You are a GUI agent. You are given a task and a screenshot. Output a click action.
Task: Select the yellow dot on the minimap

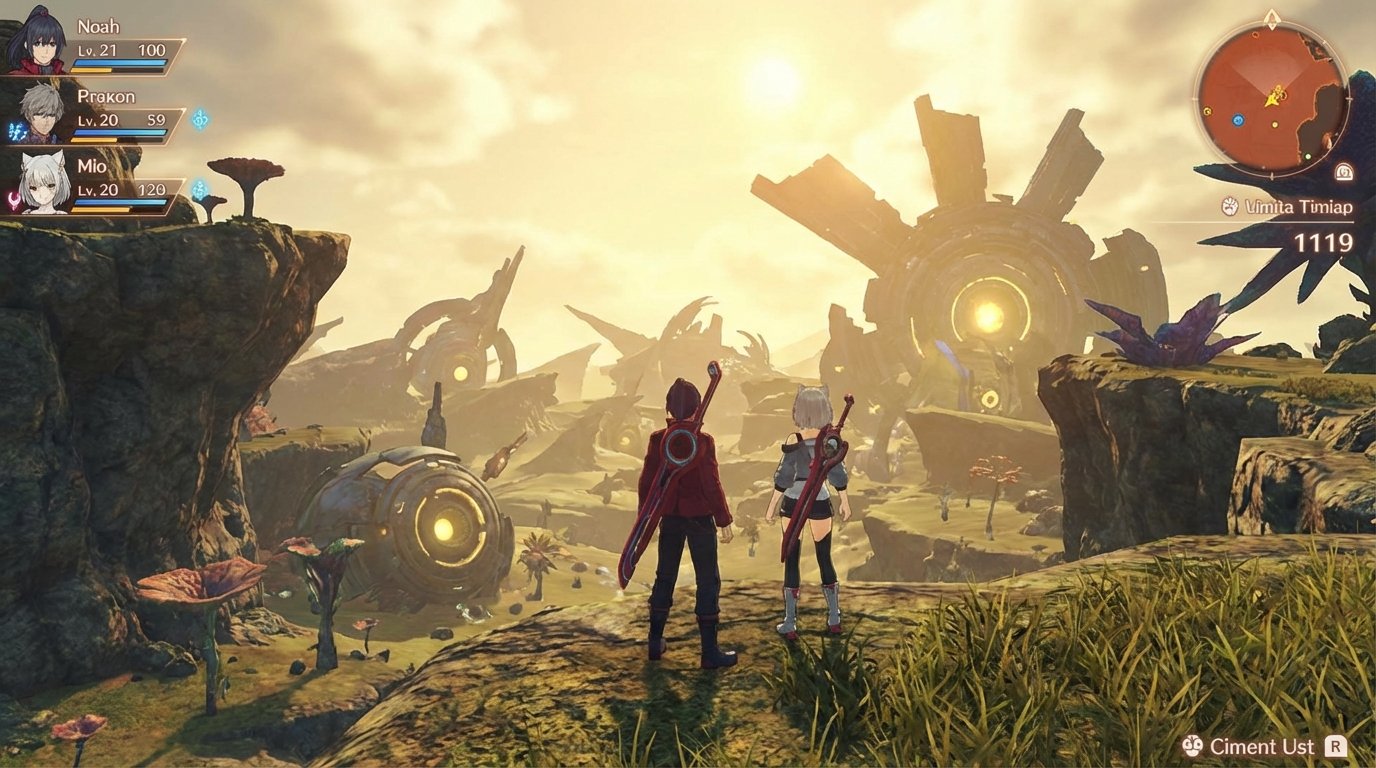[1273, 124]
